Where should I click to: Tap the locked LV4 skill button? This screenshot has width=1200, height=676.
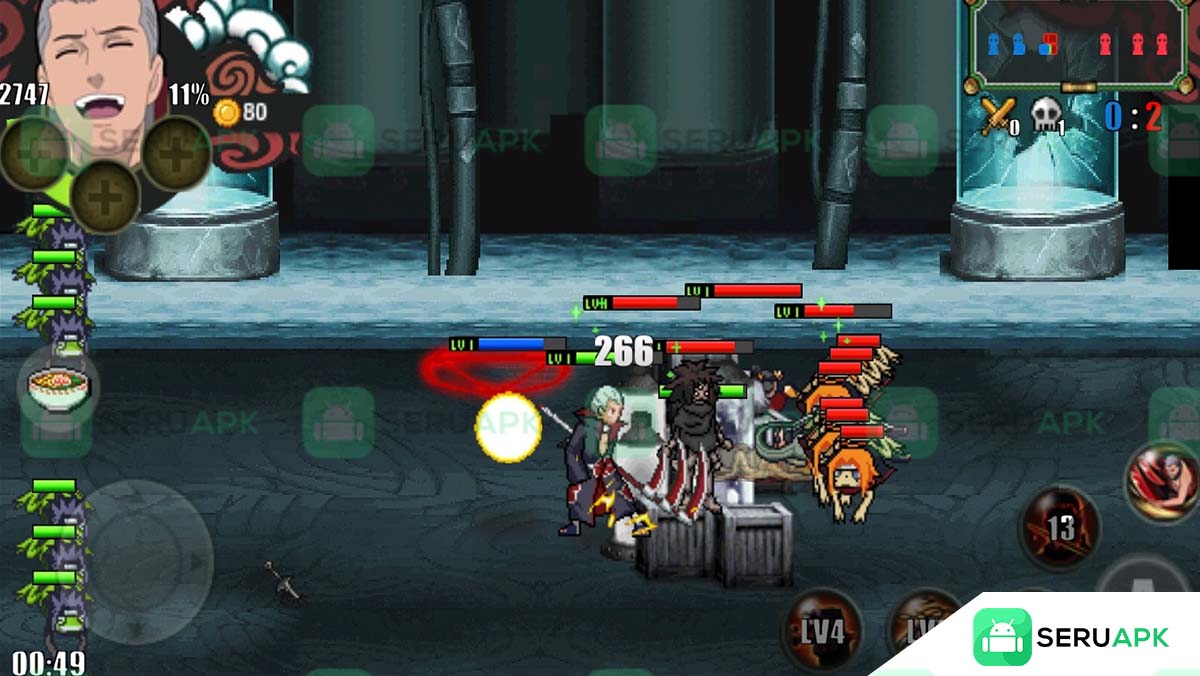tap(822, 630)
